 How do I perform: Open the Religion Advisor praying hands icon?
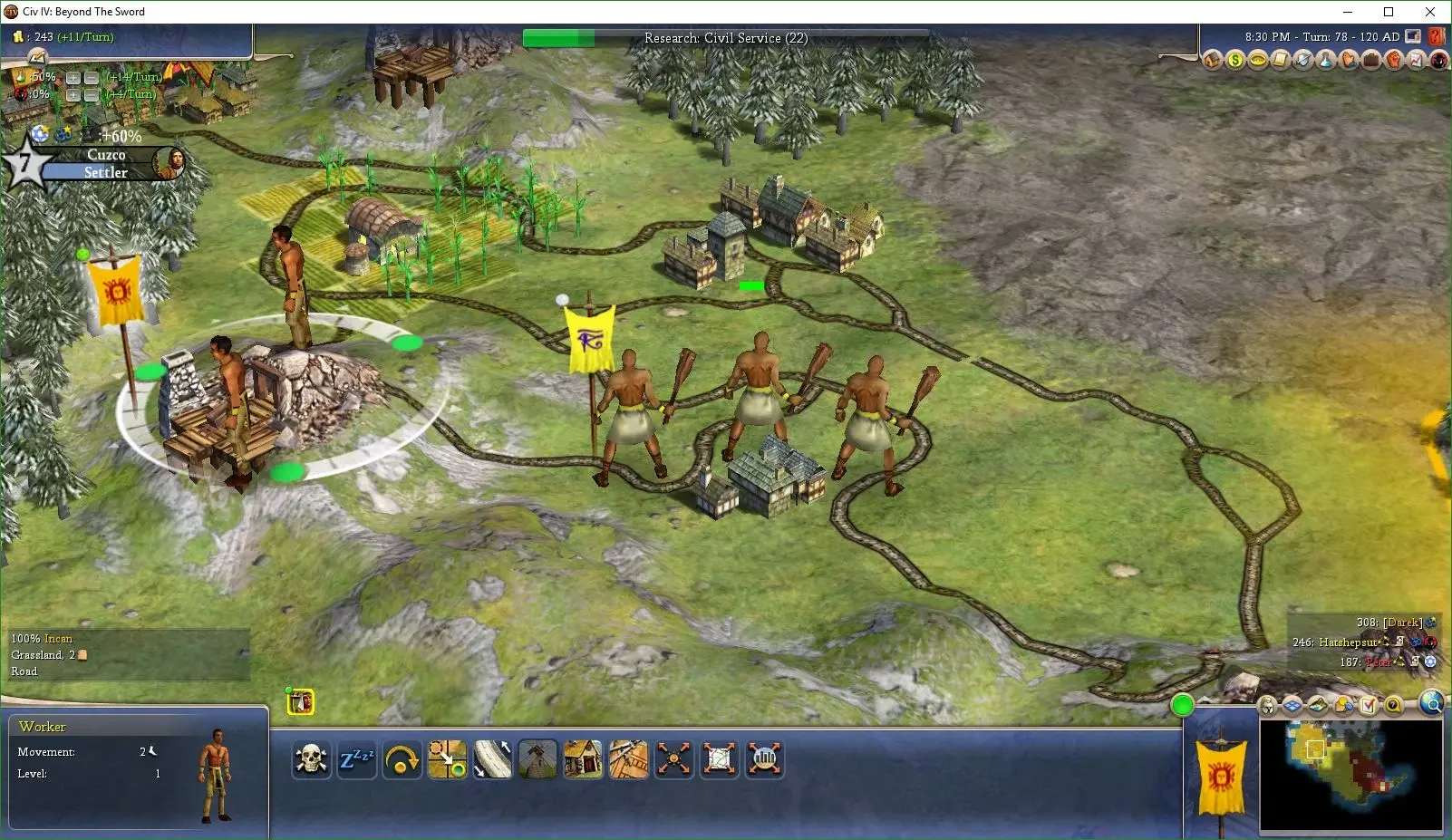[1349, 60]
